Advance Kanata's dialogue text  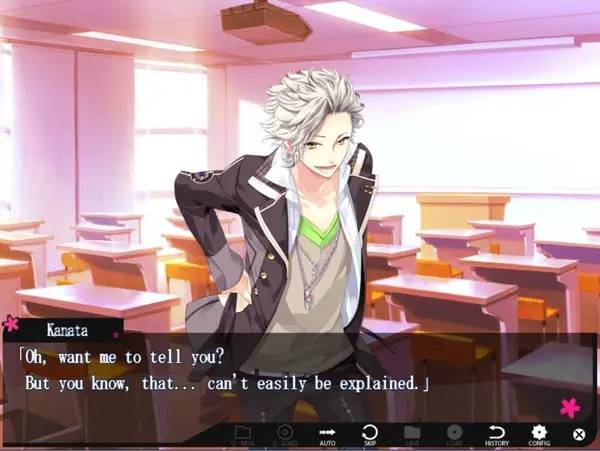(x=300, y=370)
